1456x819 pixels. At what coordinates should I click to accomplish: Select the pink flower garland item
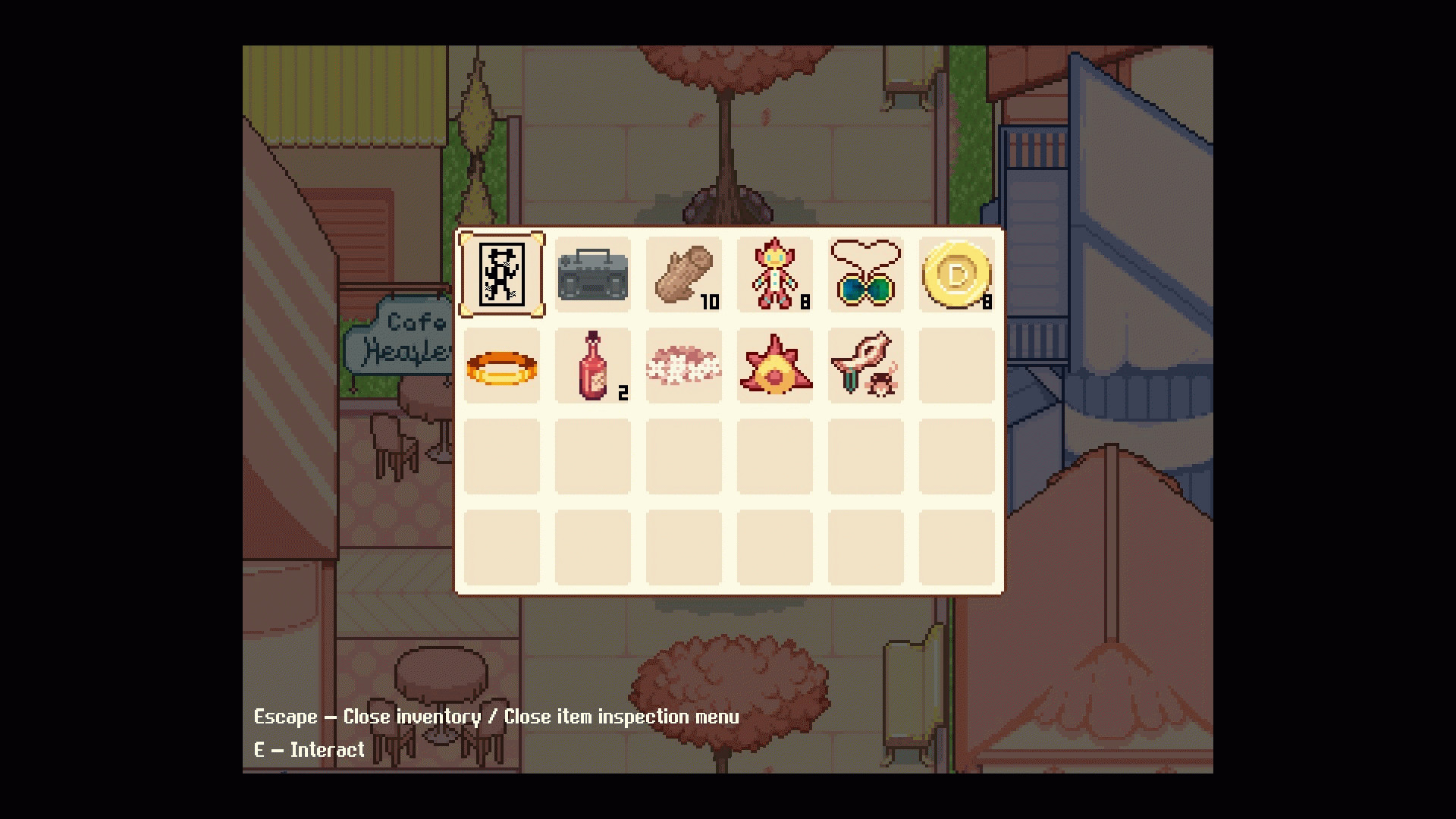[x=683, y=367]
